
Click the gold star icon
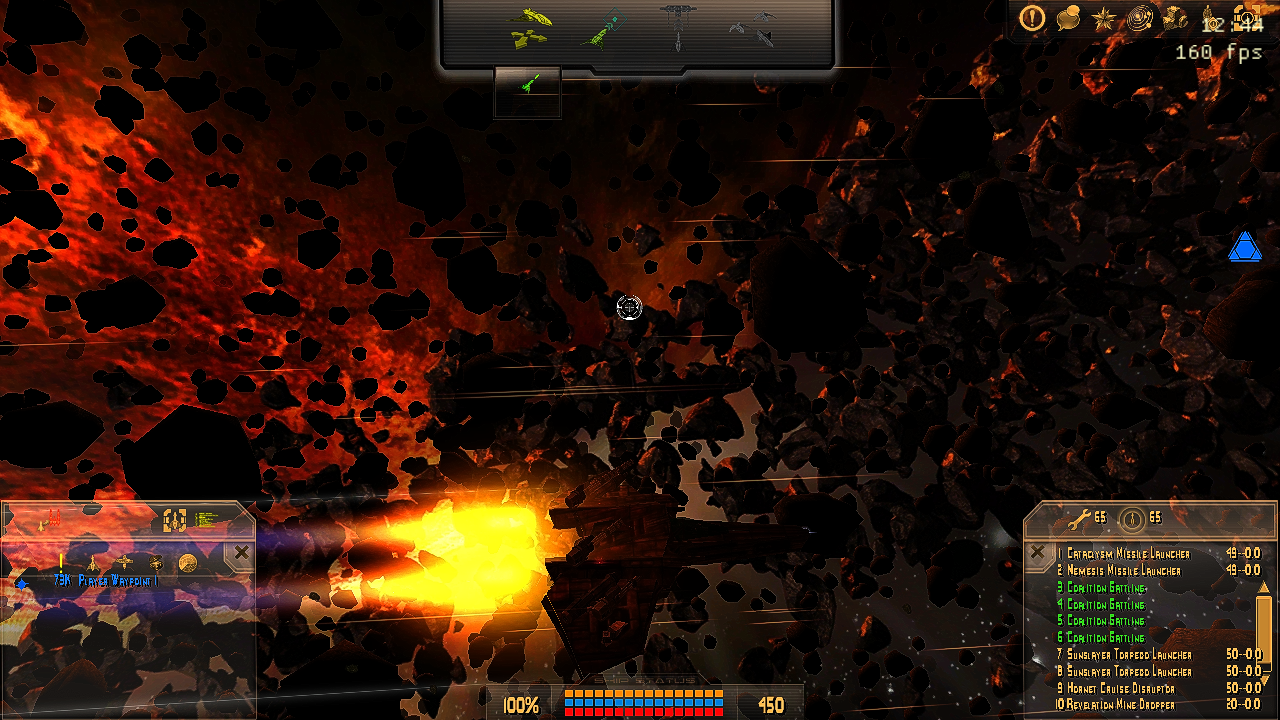click(x=1103, y=18)
